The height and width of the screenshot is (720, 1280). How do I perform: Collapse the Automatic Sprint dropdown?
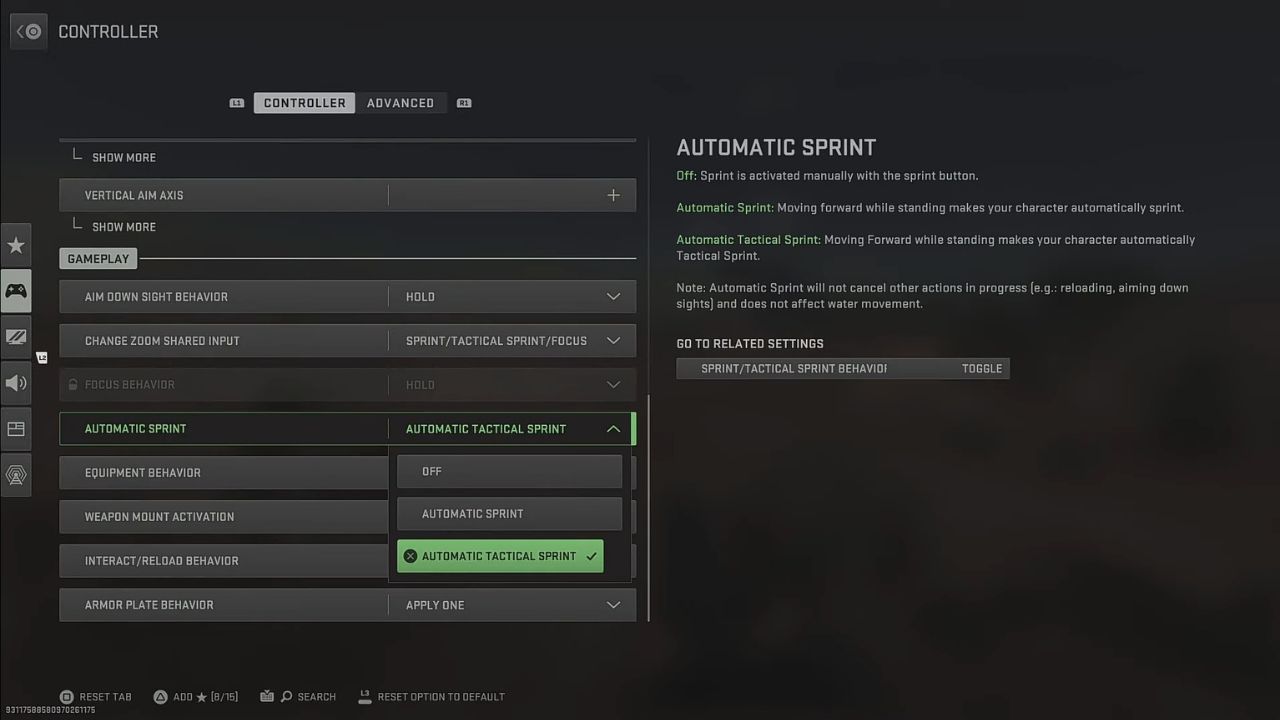(613, 428)
